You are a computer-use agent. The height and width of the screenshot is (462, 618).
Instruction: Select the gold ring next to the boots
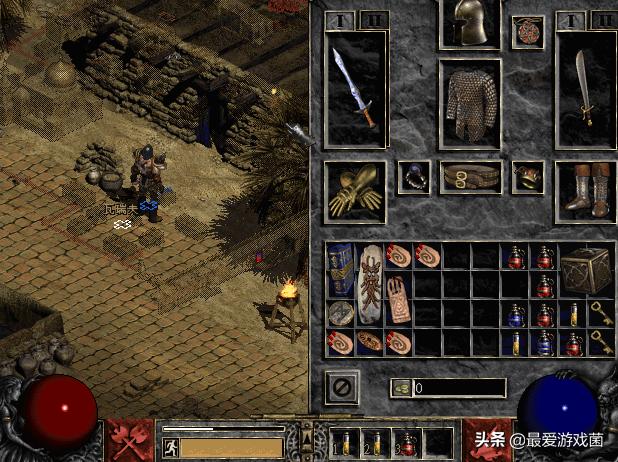coord(527,177)
